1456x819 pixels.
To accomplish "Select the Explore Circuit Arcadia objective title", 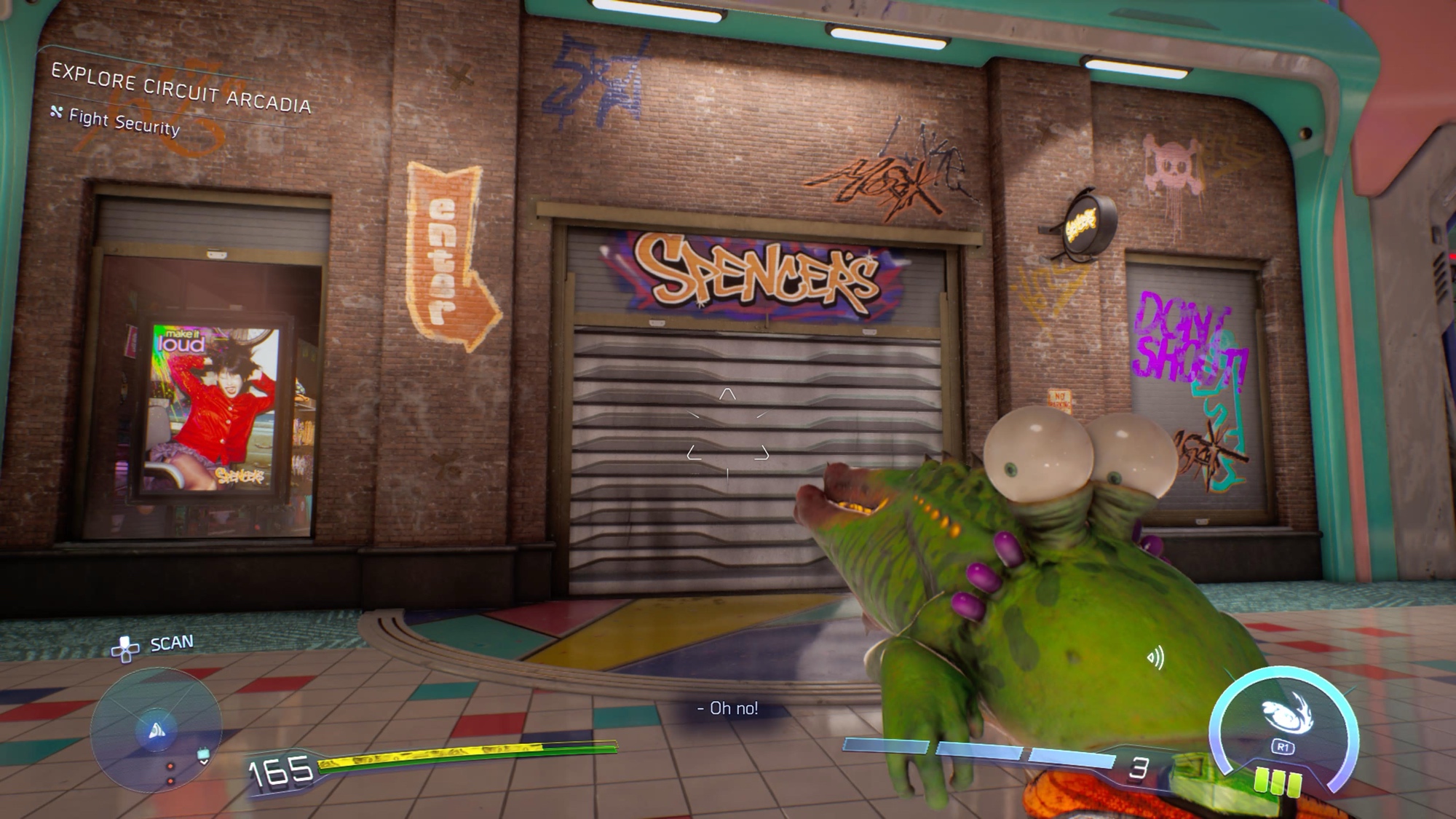I will pyautogui.click(x=181, y=89).
